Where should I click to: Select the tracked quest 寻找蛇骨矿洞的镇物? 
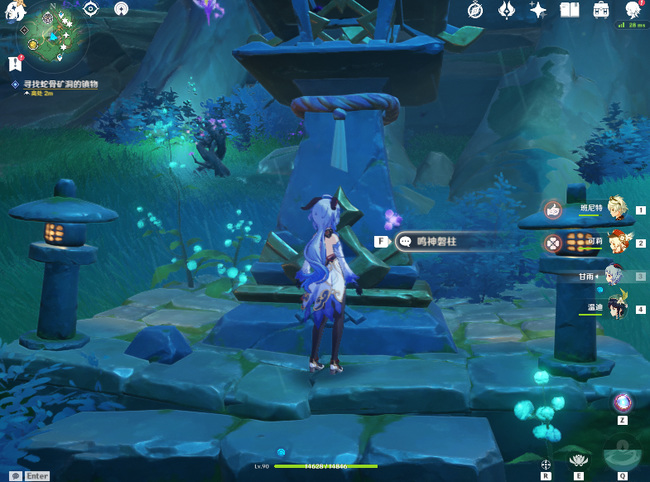click(62, 85)
